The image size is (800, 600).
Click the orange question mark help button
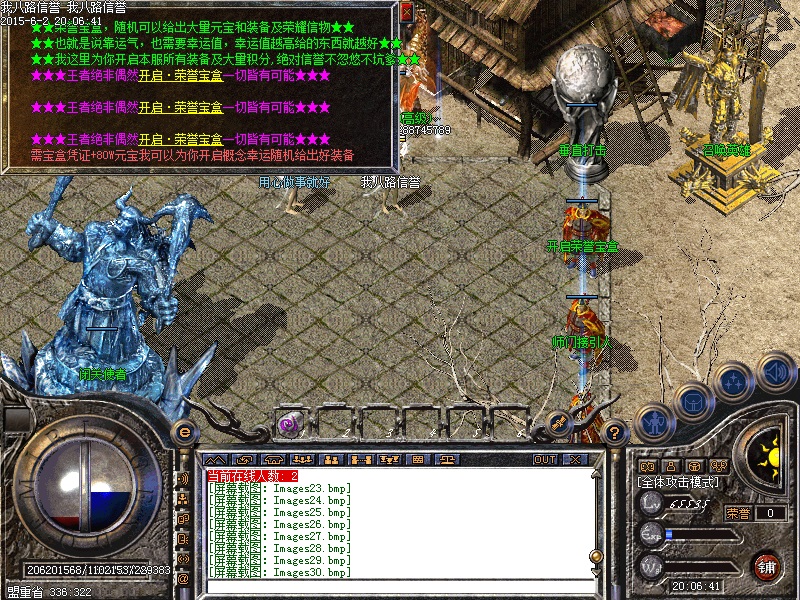coord(615,433)
